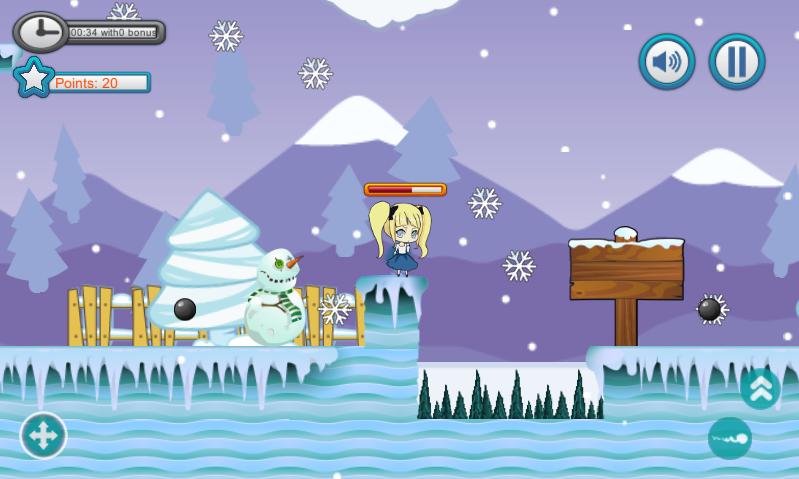Tap the double-arrow jump button
Image resolution: width=799 pixels, height=479 pixels.
coord(760,389)
